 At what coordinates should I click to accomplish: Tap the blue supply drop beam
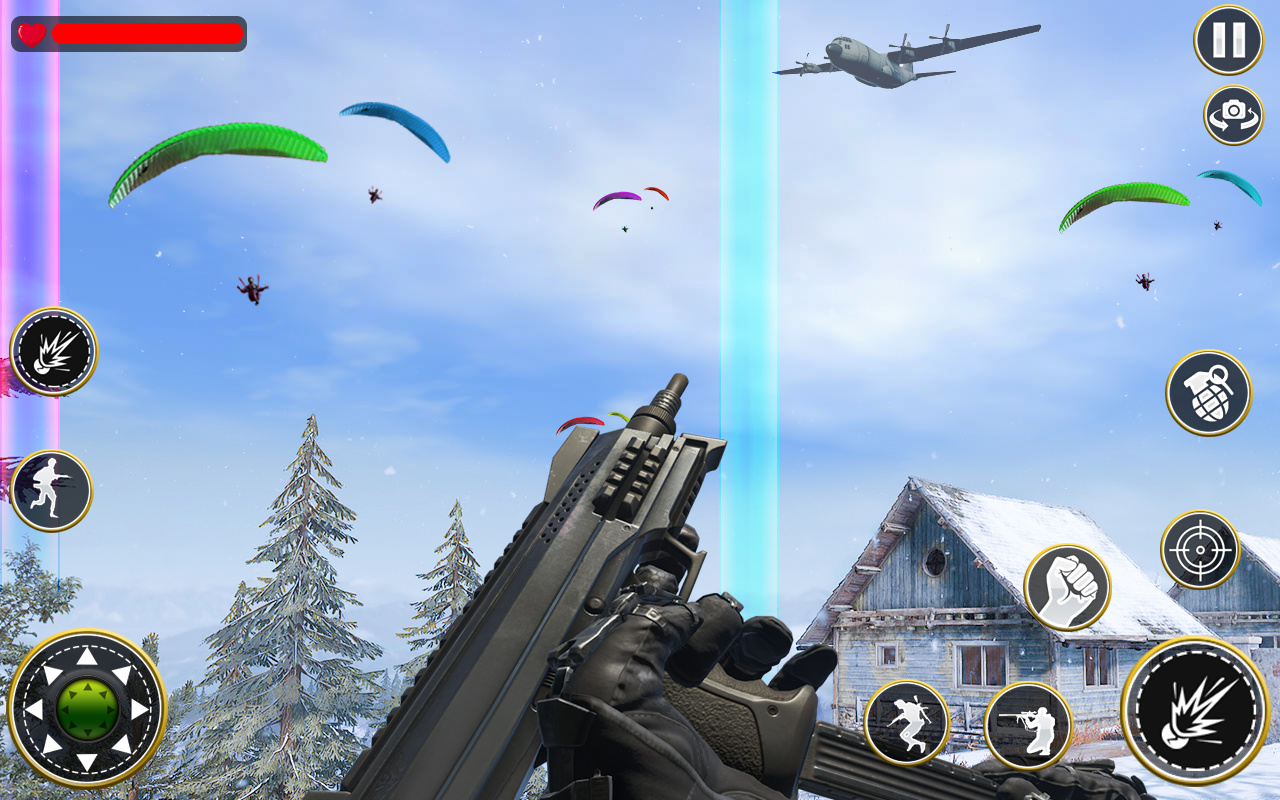click(750, 250)
